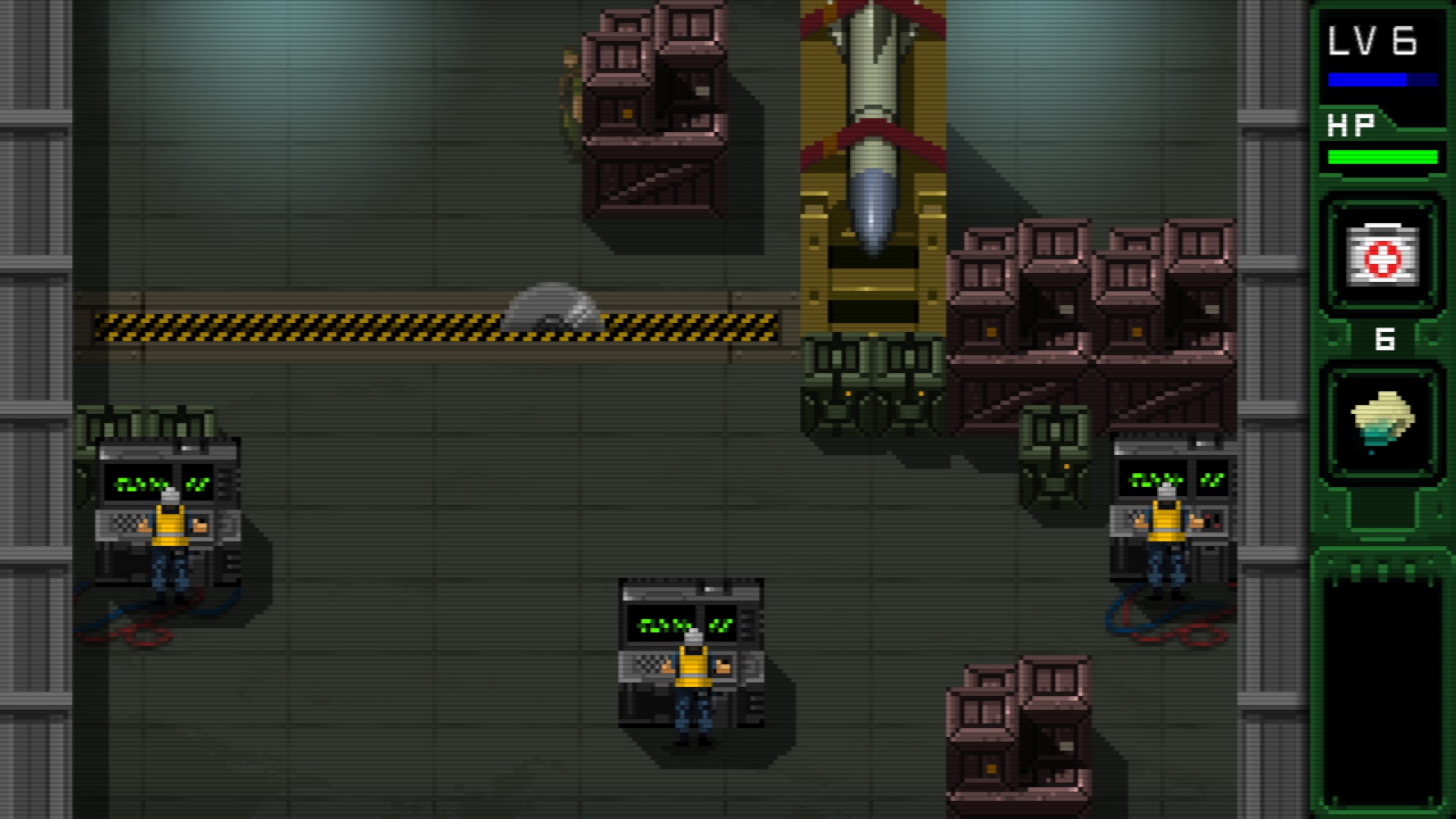Select the first aid medkit slot
The image size is (1456, 819).
1382,255
